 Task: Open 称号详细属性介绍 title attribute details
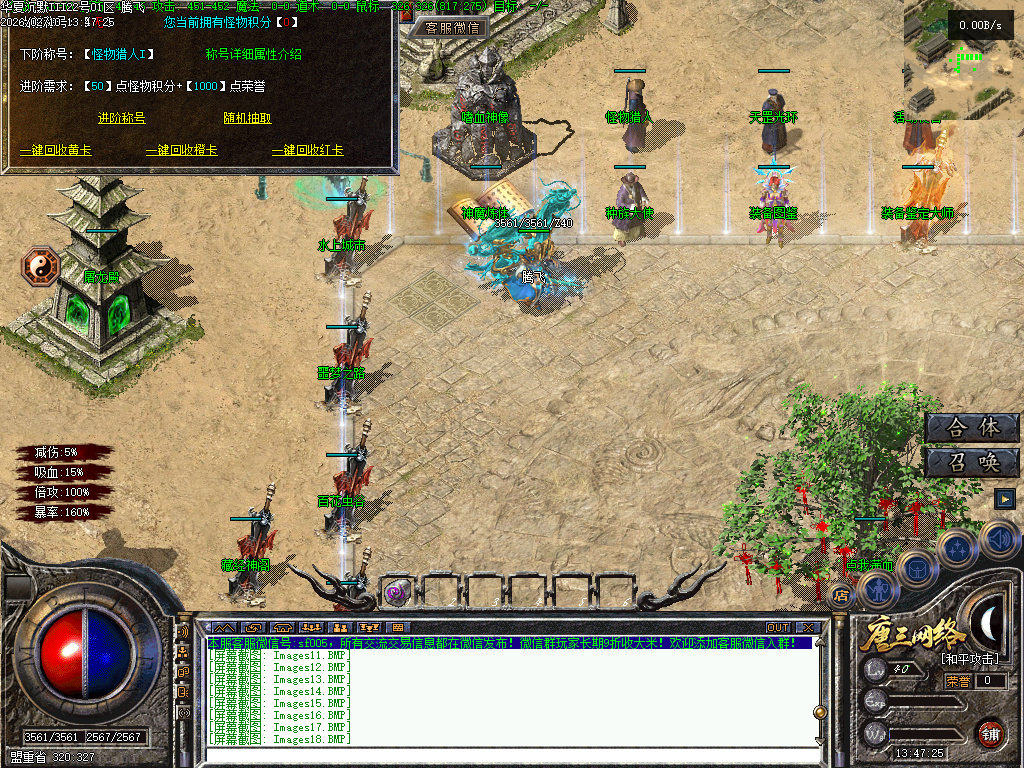(253, 54)
